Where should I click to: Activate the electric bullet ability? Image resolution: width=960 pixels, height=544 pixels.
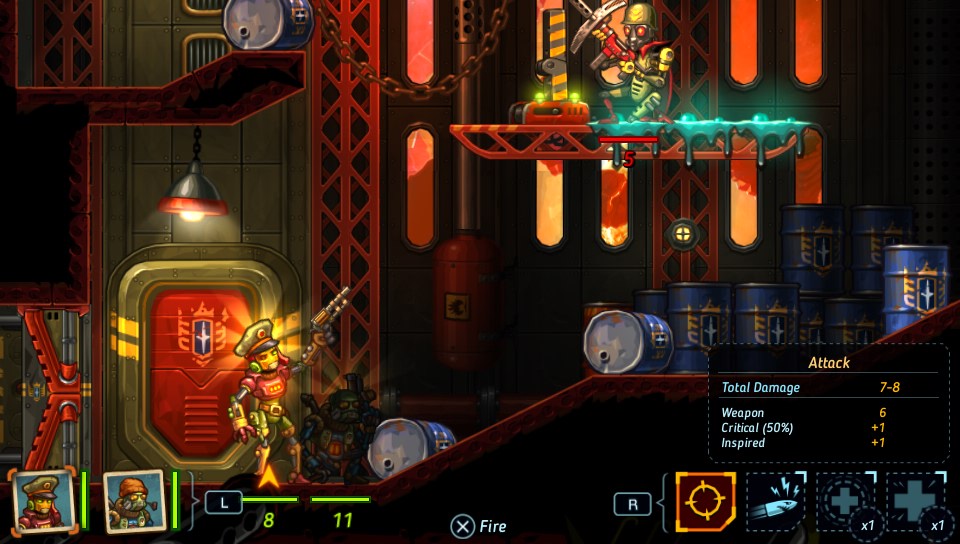click(776, 502)
